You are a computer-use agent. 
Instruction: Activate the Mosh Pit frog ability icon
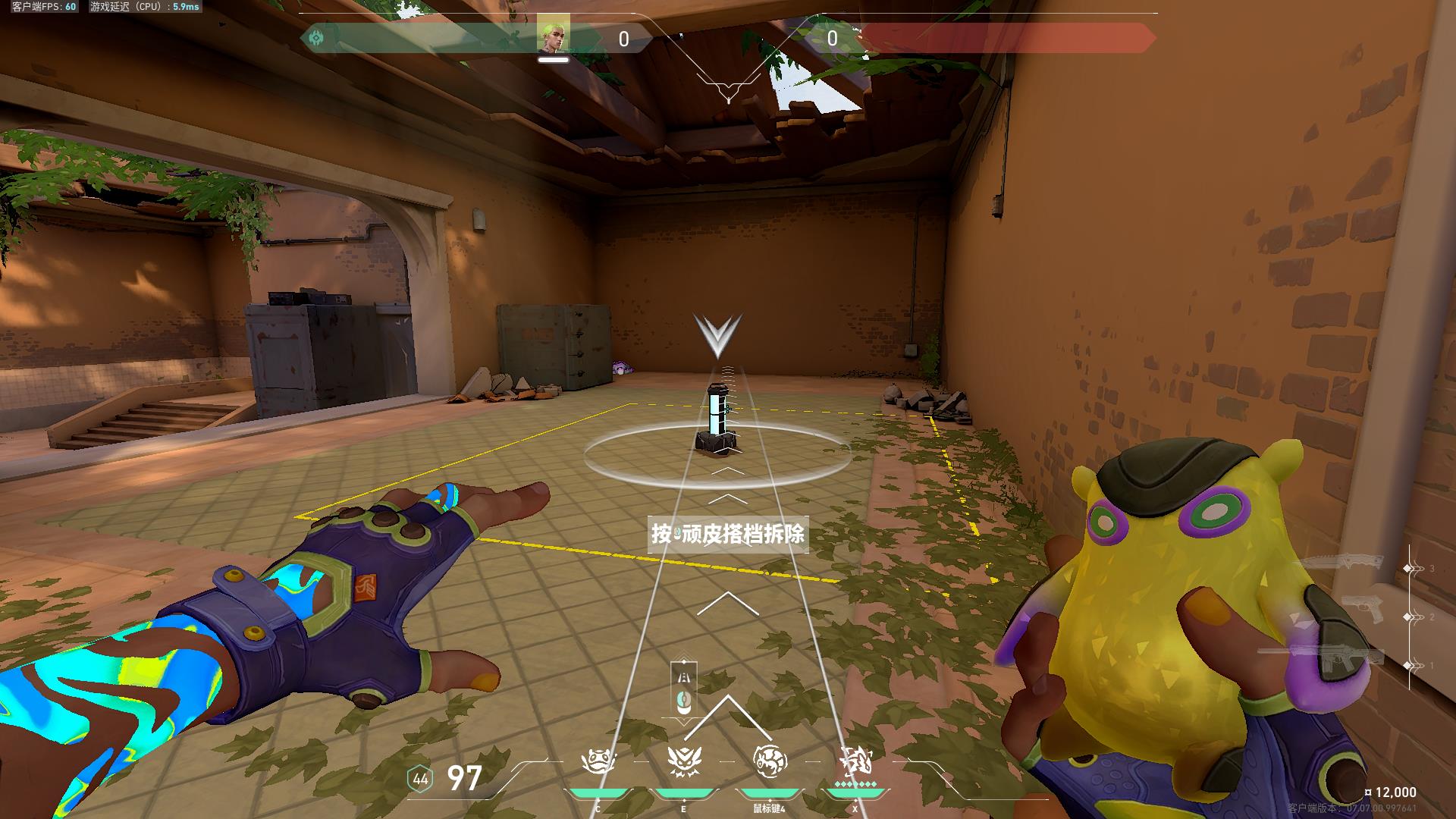(x=598, y=762)
